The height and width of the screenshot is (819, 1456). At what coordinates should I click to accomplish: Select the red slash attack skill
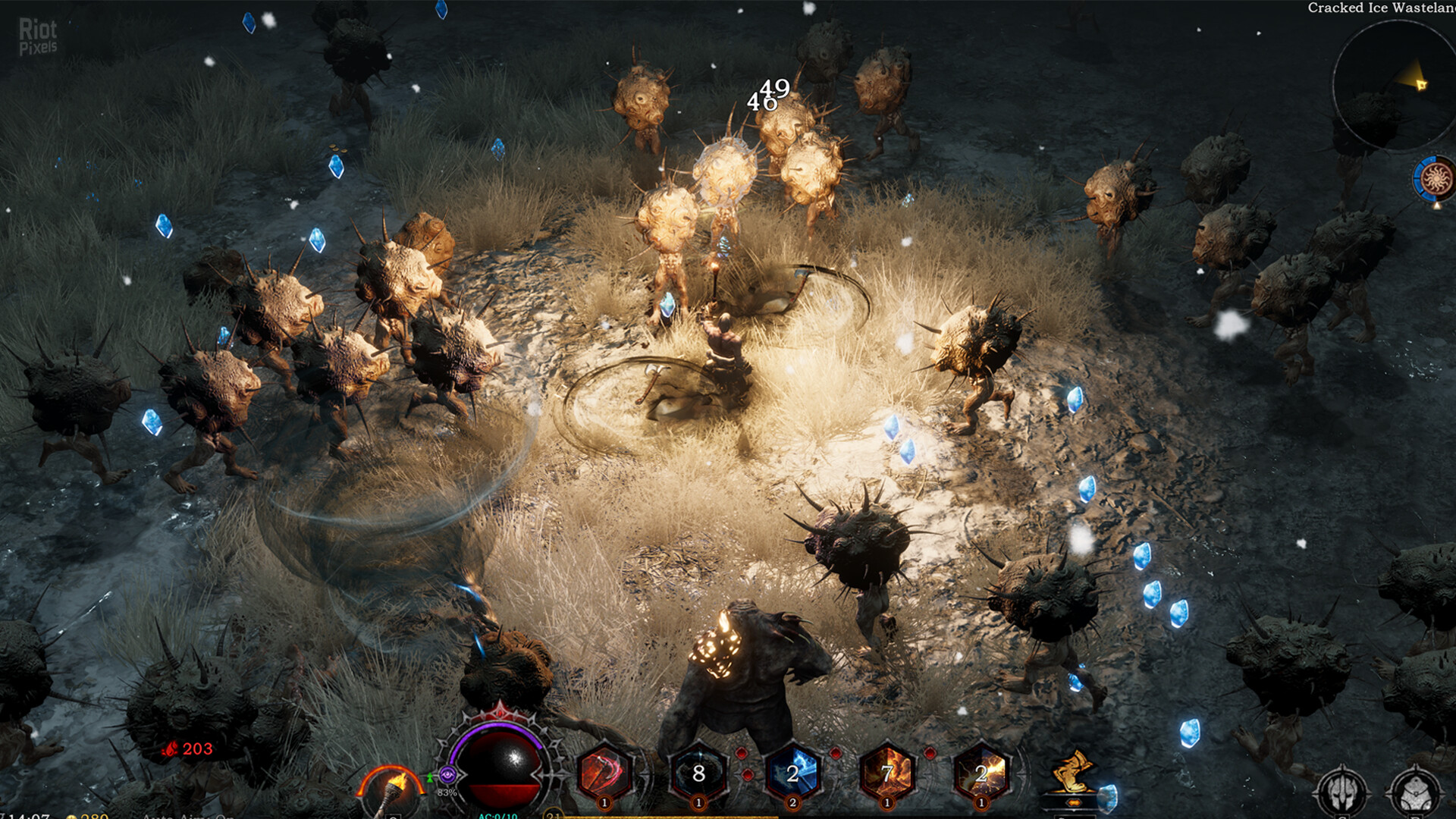(605, 768)
